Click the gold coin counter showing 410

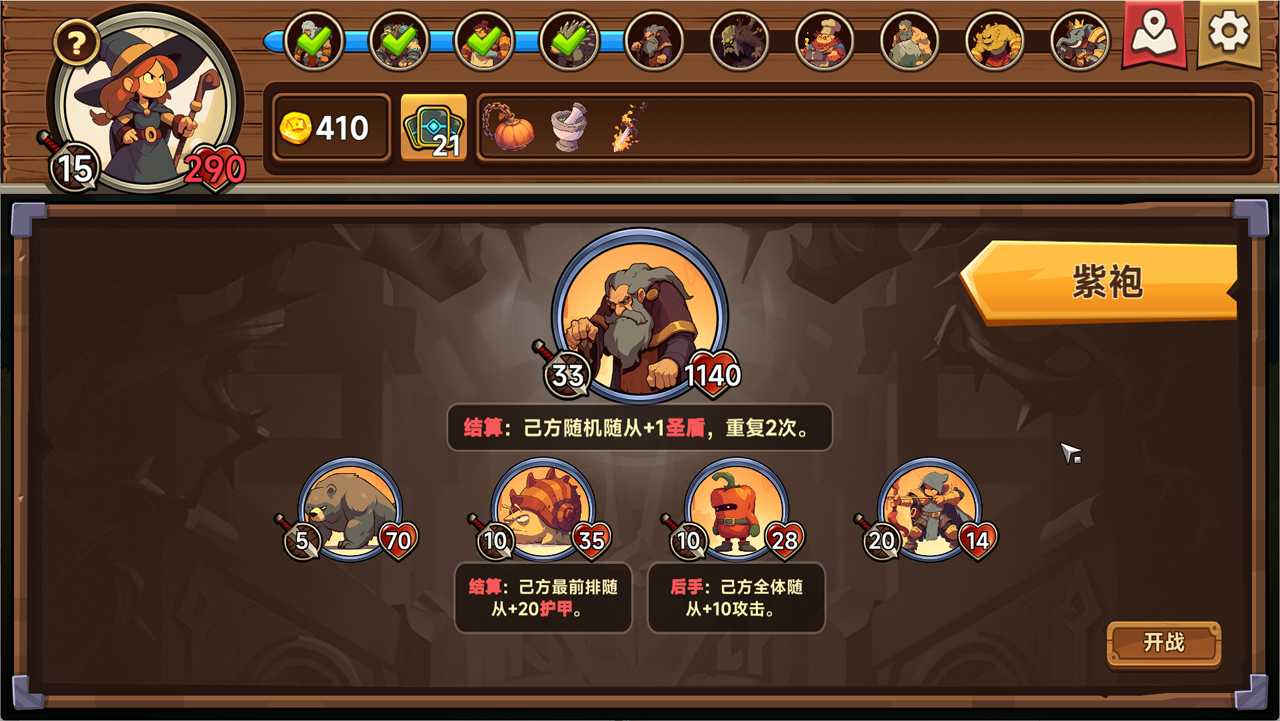(x=331, y=129)
